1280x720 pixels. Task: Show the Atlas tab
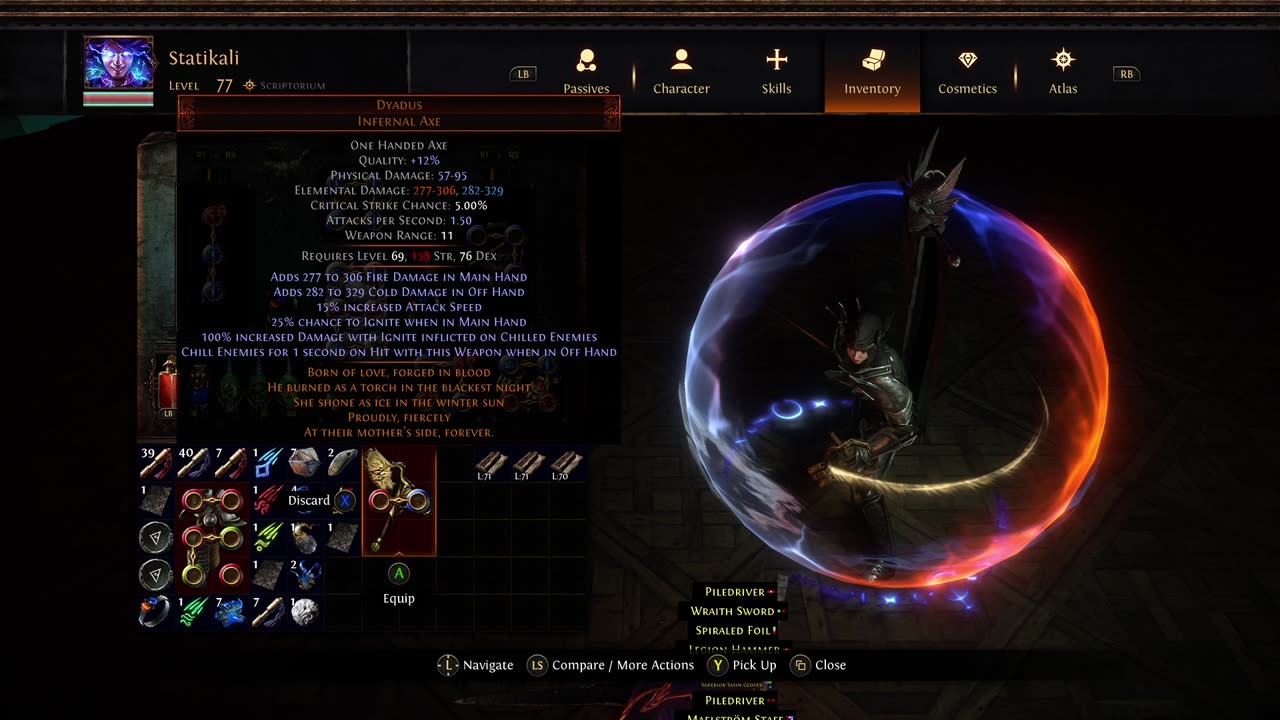coord(1063,72)
